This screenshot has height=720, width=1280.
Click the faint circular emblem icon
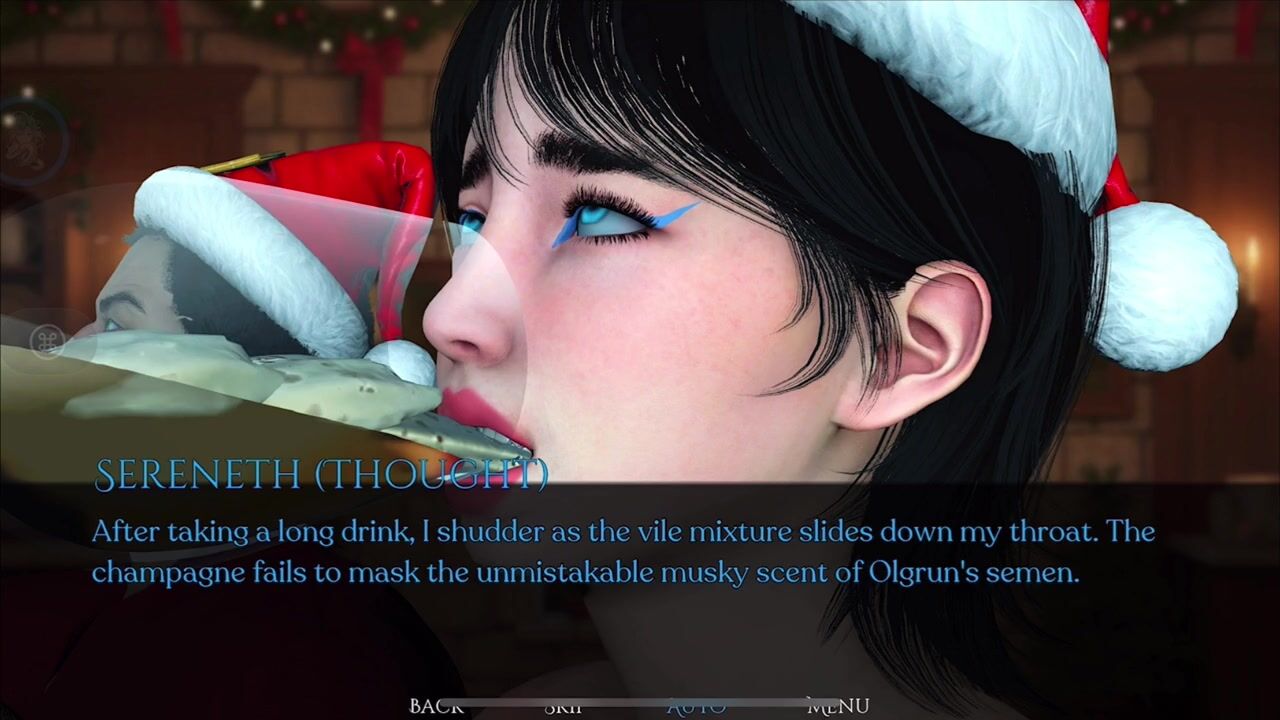pyautogui.click(x=26, y=142)
